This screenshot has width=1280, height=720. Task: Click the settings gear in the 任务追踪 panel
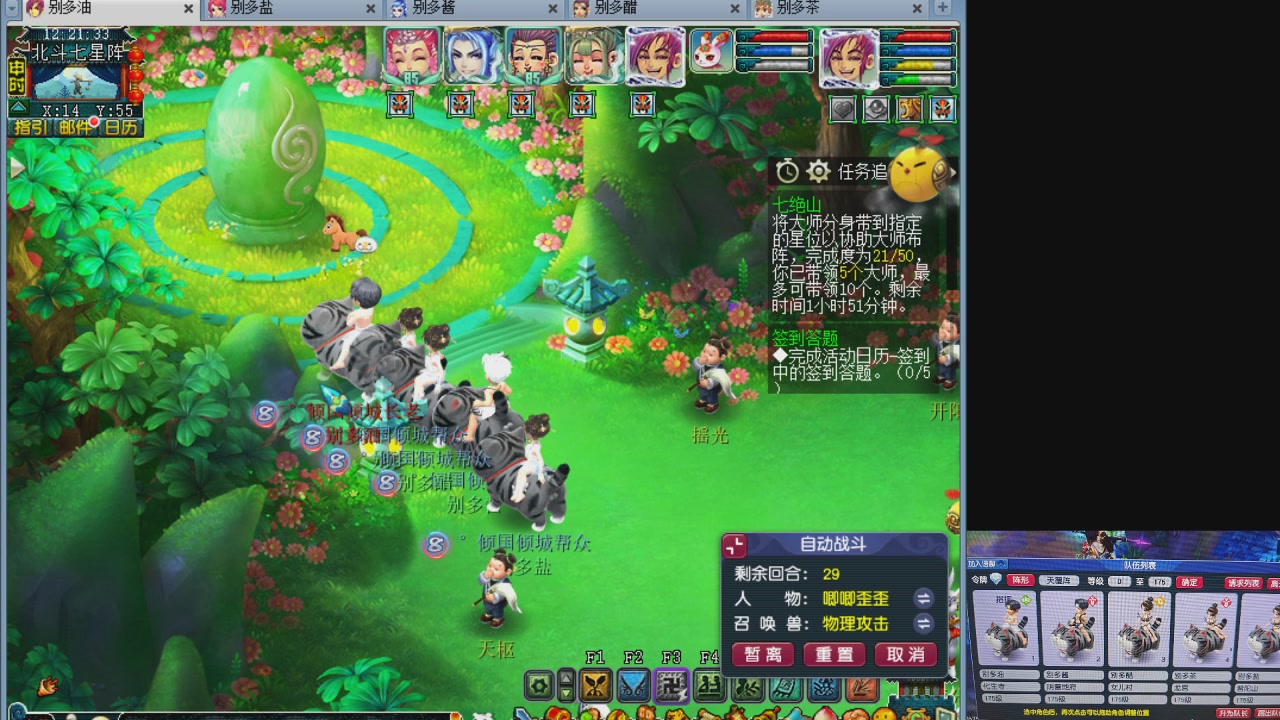click(x=818, y=171)
